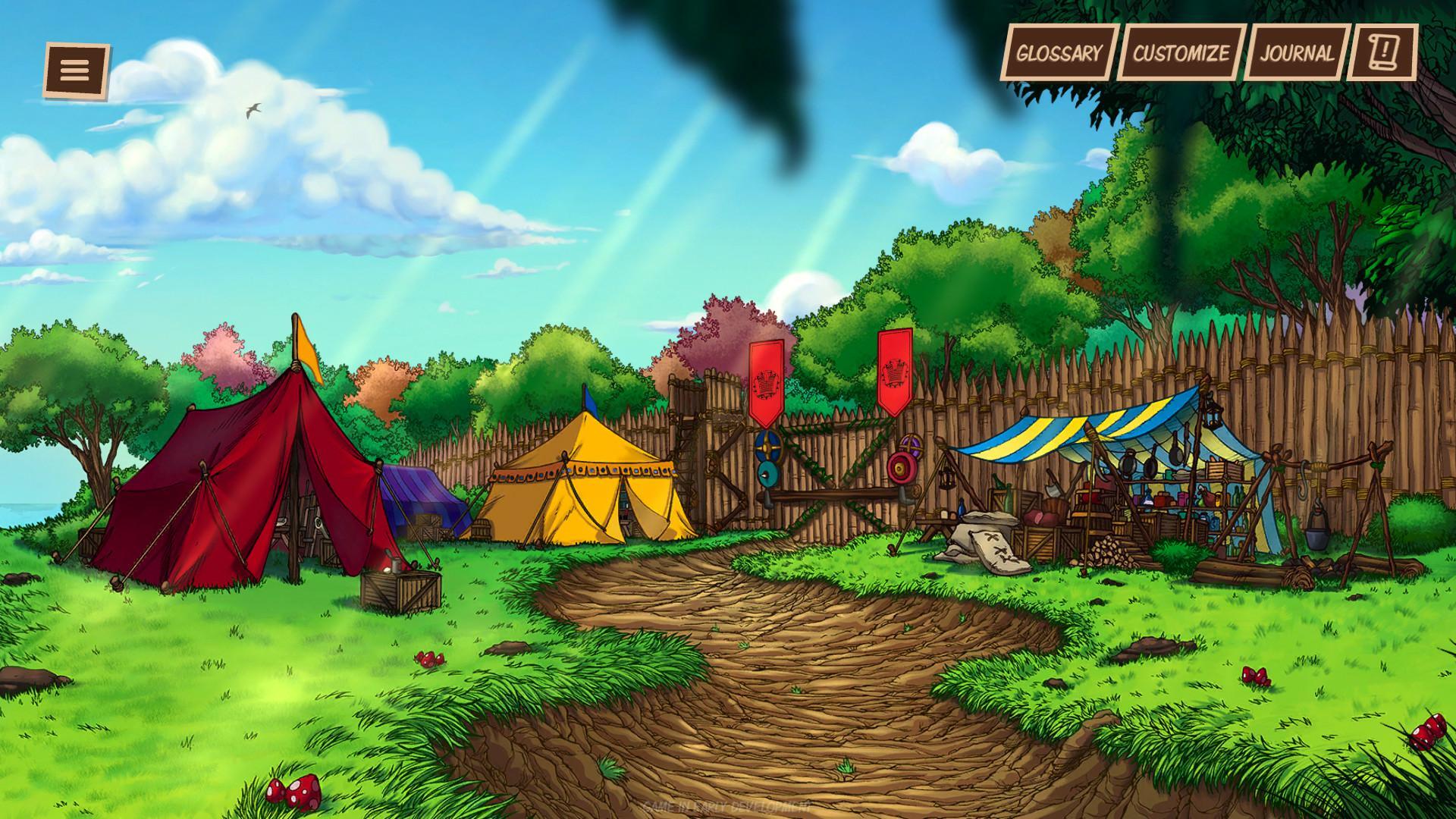
Task: Click the exclamation scroll notification icon
Action: point(1382,54)
